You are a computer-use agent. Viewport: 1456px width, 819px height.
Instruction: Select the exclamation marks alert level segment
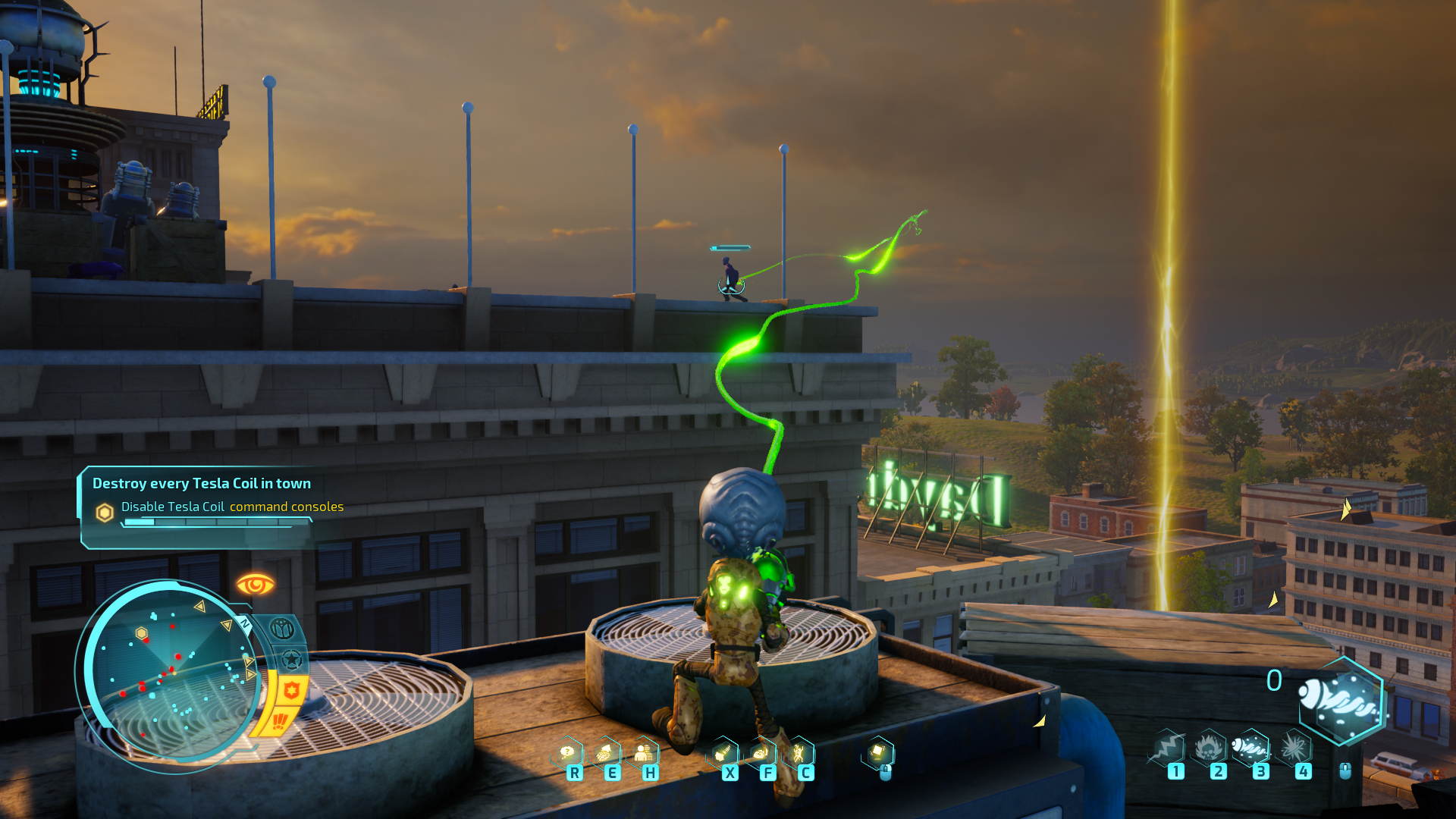pos(279,721)
